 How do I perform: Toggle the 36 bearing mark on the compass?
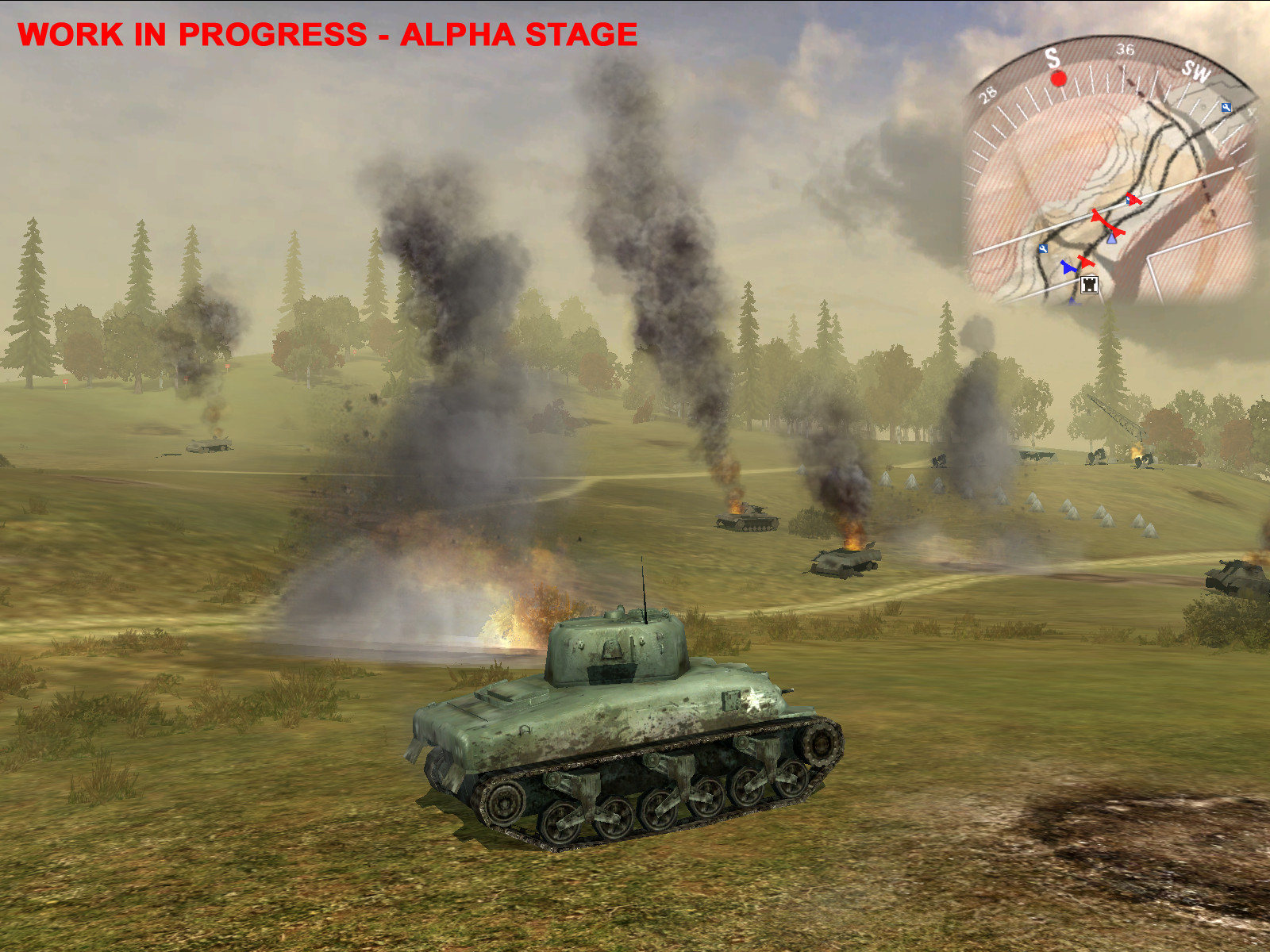(1125, 51)
